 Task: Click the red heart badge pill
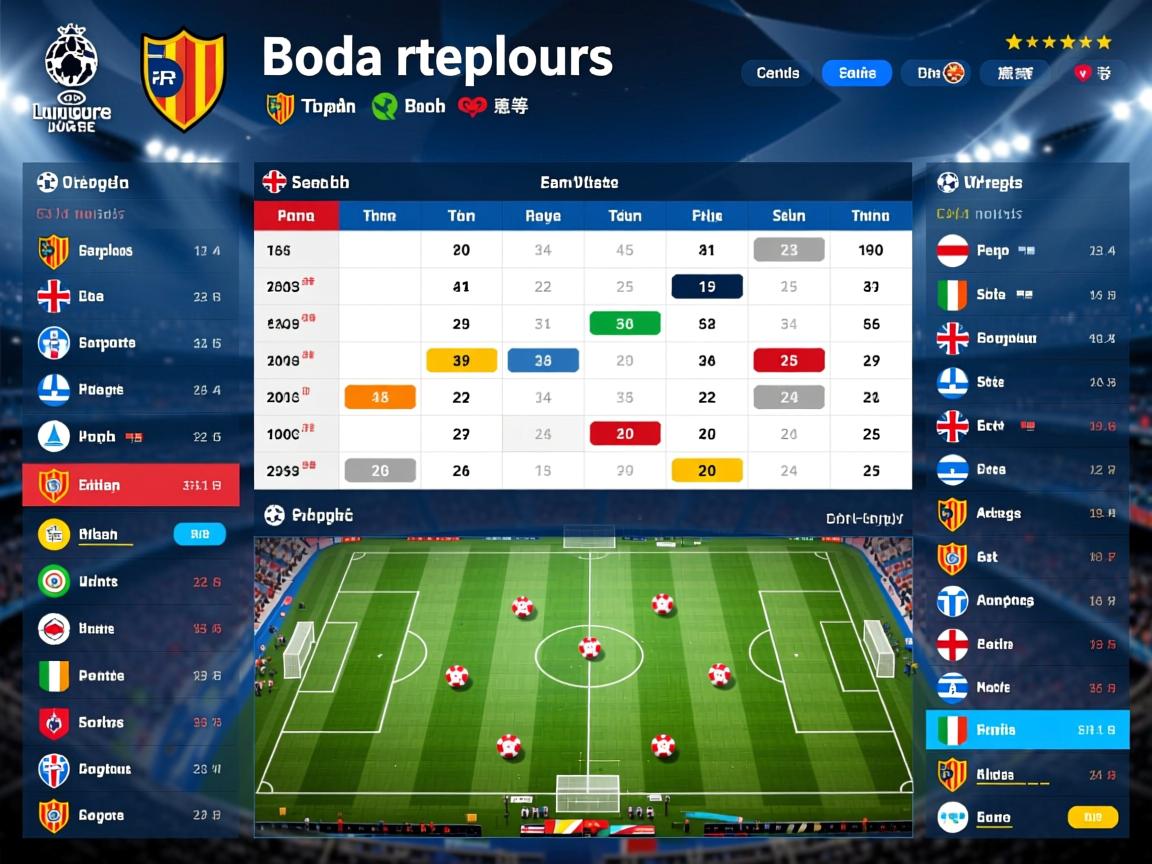click(x=1093, y=73)
